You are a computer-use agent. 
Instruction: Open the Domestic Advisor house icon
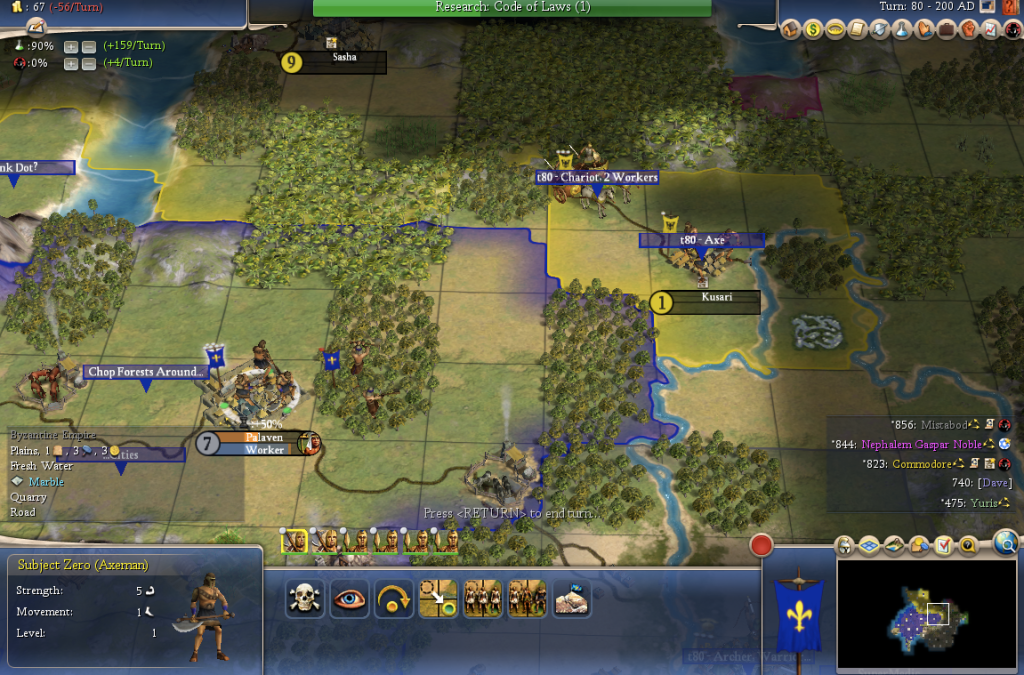792,31
